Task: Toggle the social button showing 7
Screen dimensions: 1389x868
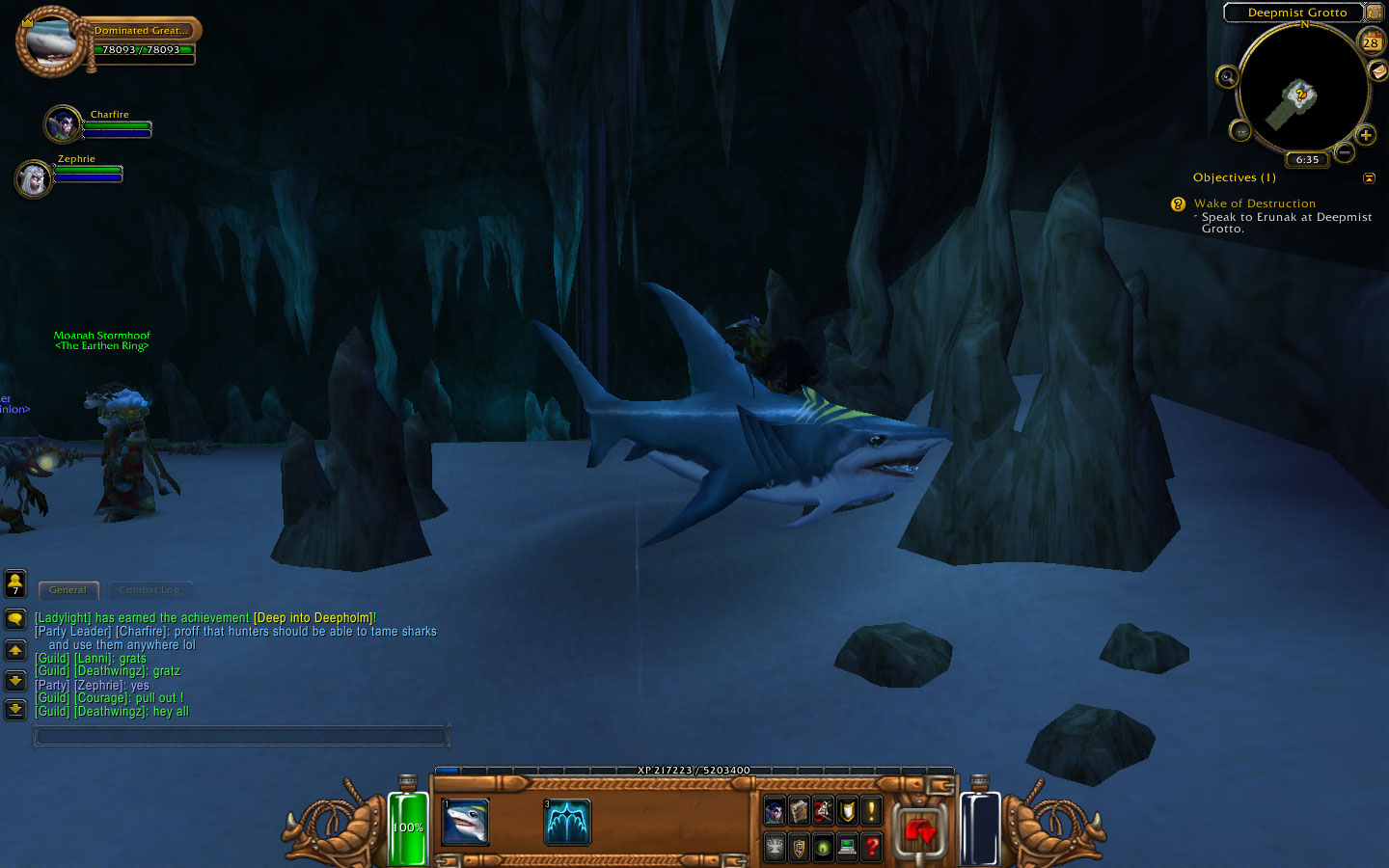Action: click(14, 583)
